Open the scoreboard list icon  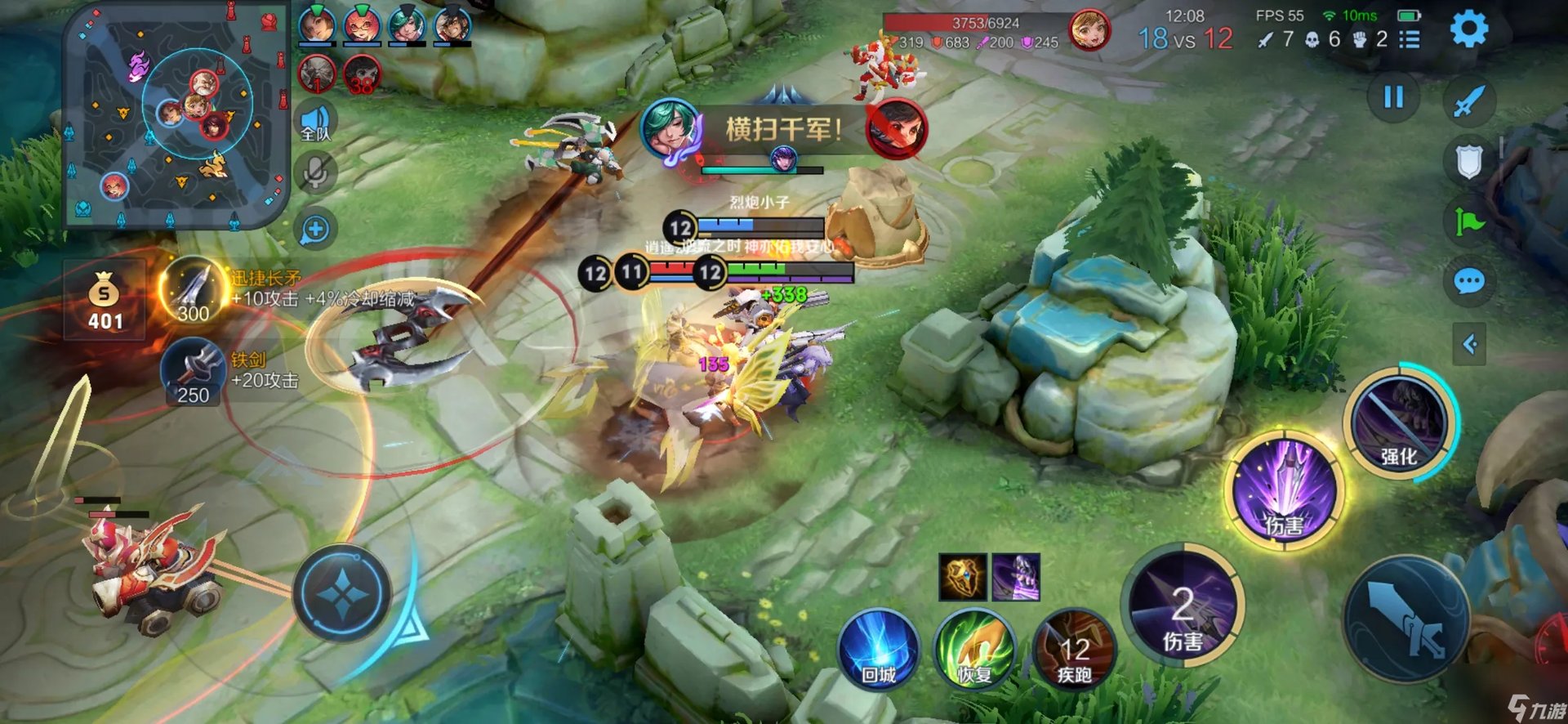click(1410, 39)
